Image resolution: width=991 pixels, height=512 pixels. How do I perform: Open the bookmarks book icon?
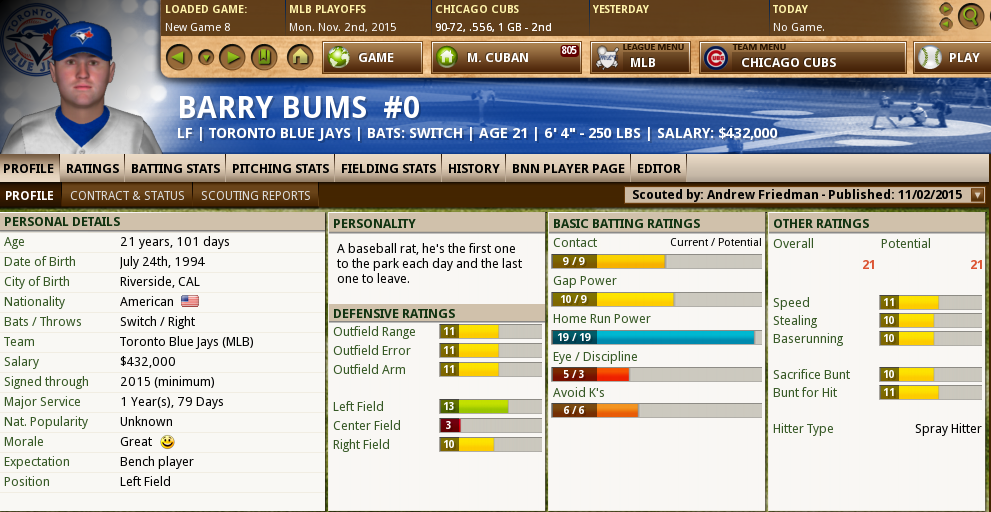tap(263, 57)
